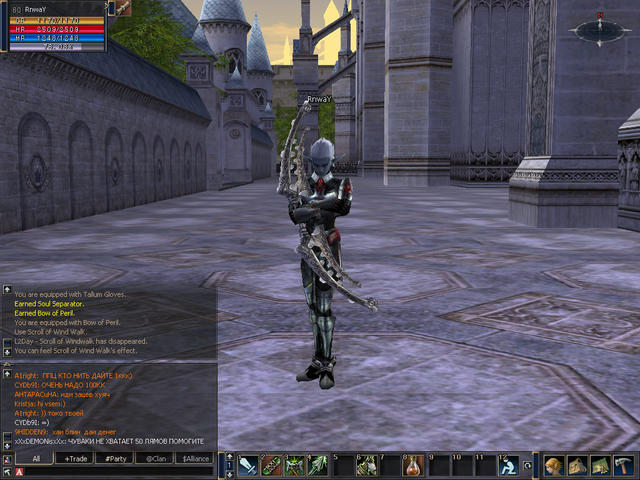This screenshot has width=640, height=480.
Task: Click the hammer icon in the menu bar
Action: coord(624,465)
